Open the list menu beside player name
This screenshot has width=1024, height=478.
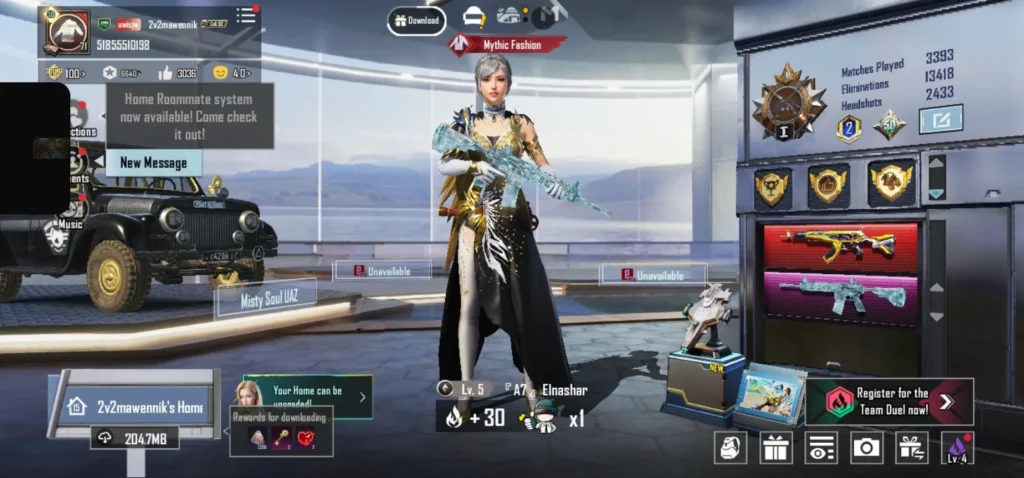(x=246, y=15)
